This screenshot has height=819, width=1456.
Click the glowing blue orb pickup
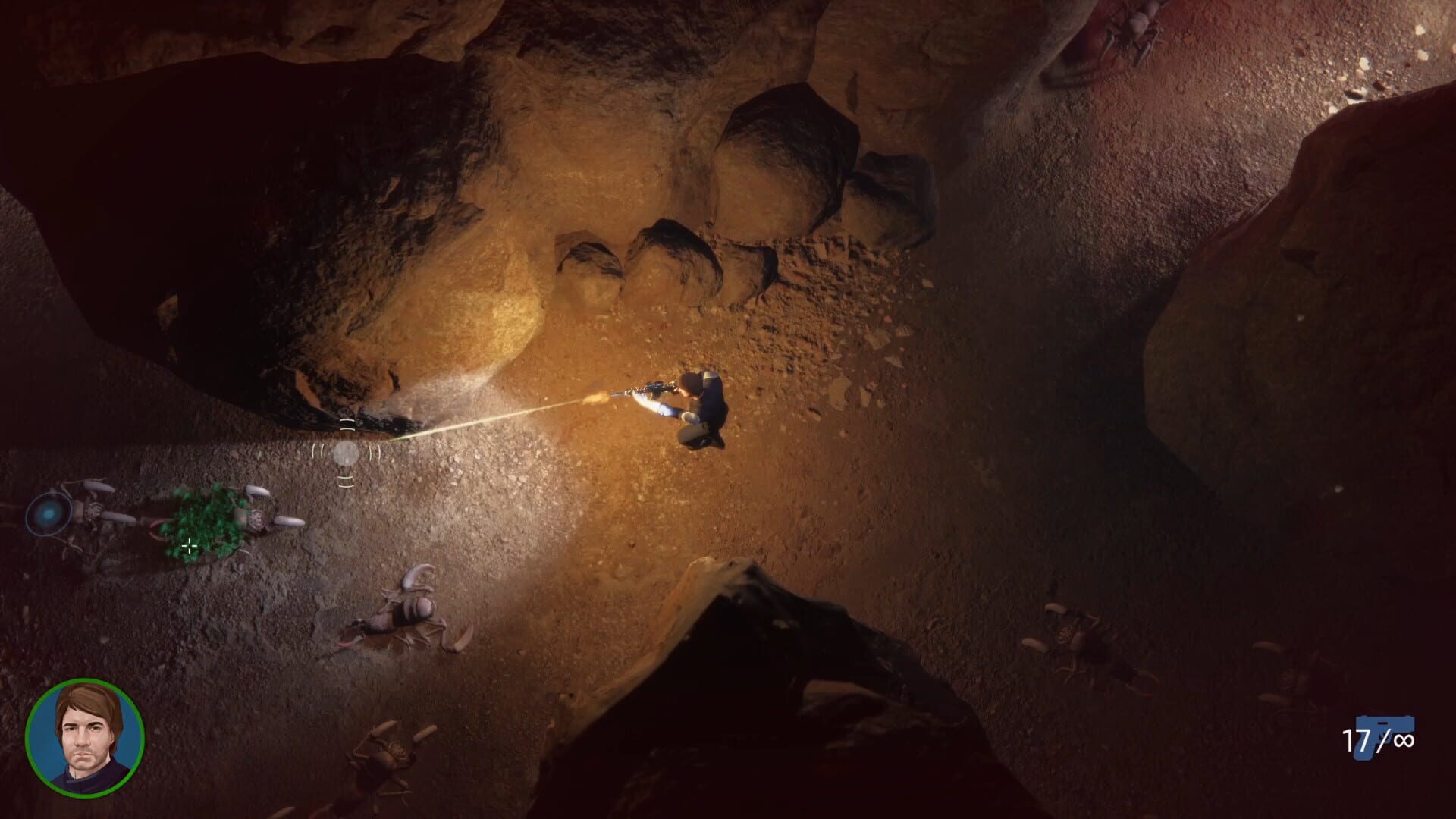49,514
